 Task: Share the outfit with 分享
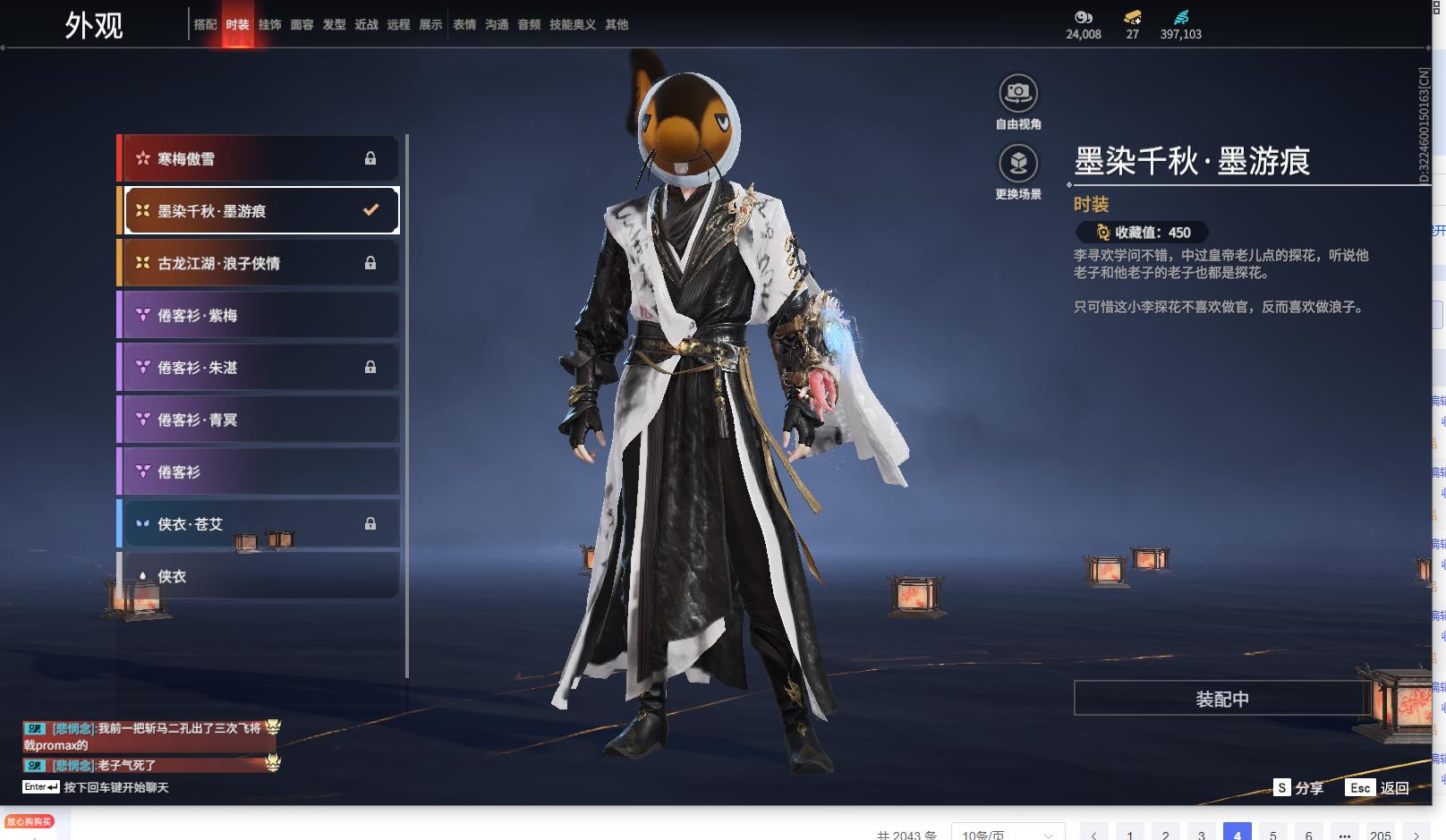point(1299,788)
